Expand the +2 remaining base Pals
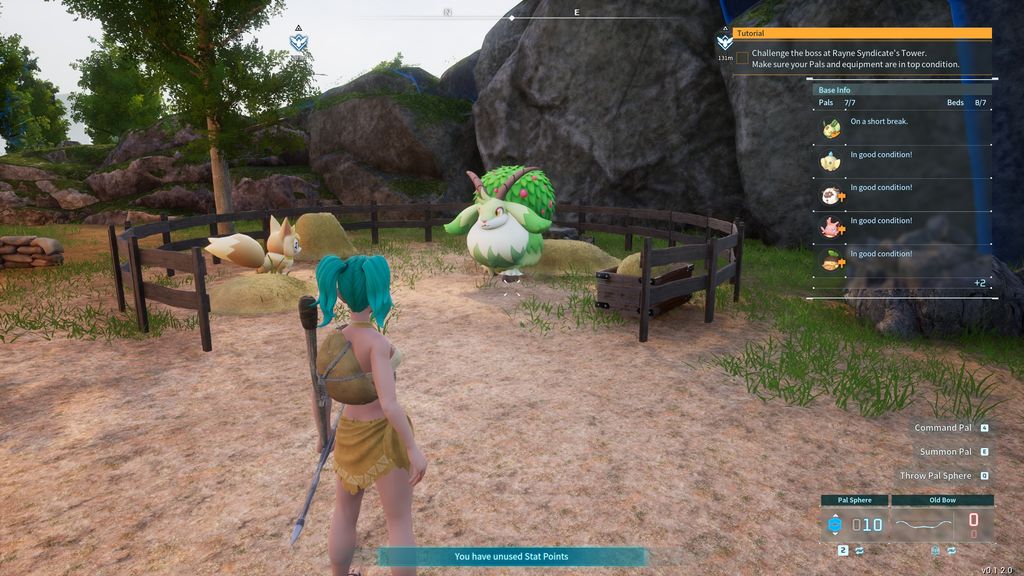Screen dimensions: 1024x576 [980, 283]
